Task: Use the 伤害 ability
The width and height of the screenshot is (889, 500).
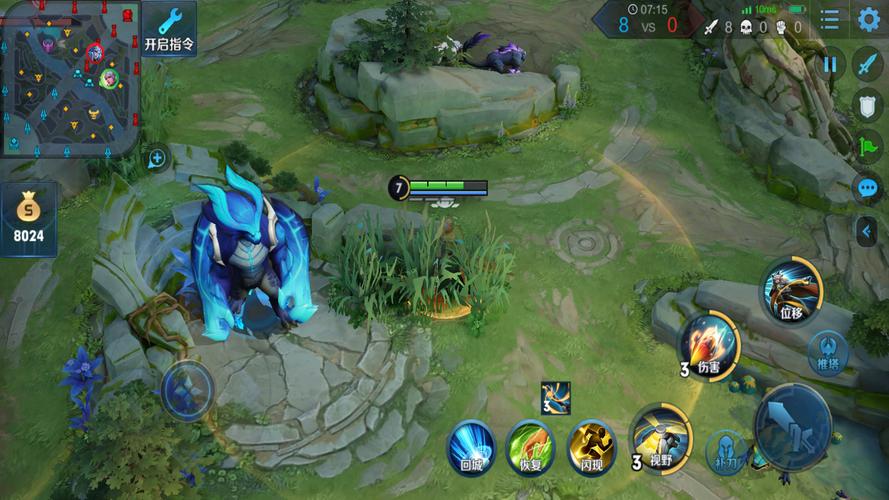Action: (709, 347)
